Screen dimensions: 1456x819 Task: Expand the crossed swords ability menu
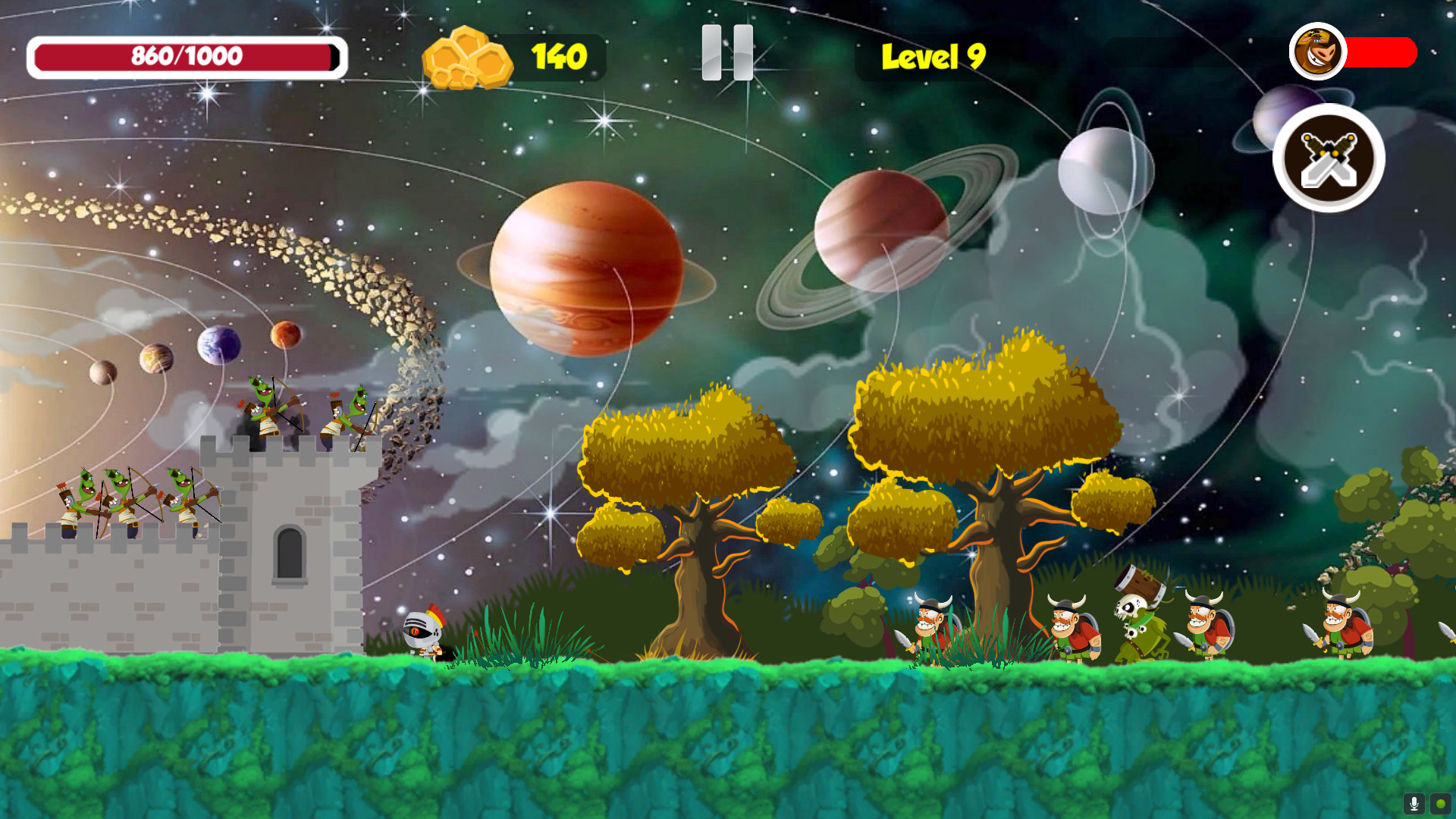(1328, 157)
